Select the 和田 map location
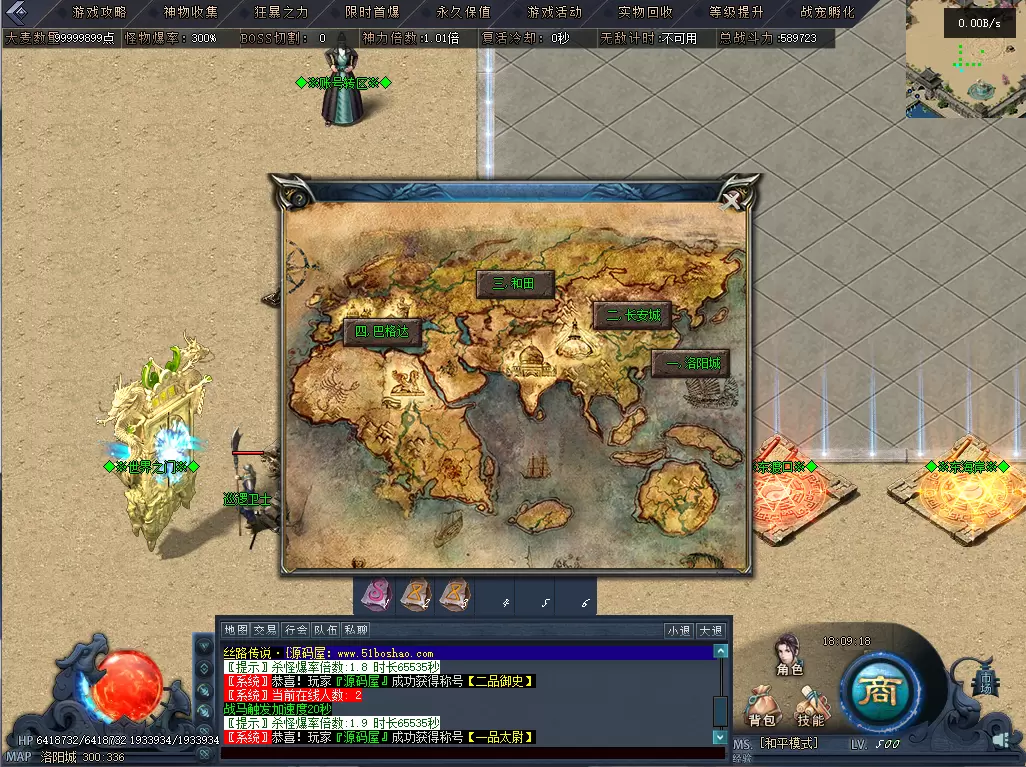Image resolution: width=1026 pixels, height=767 pixels. tap(514, 284)
